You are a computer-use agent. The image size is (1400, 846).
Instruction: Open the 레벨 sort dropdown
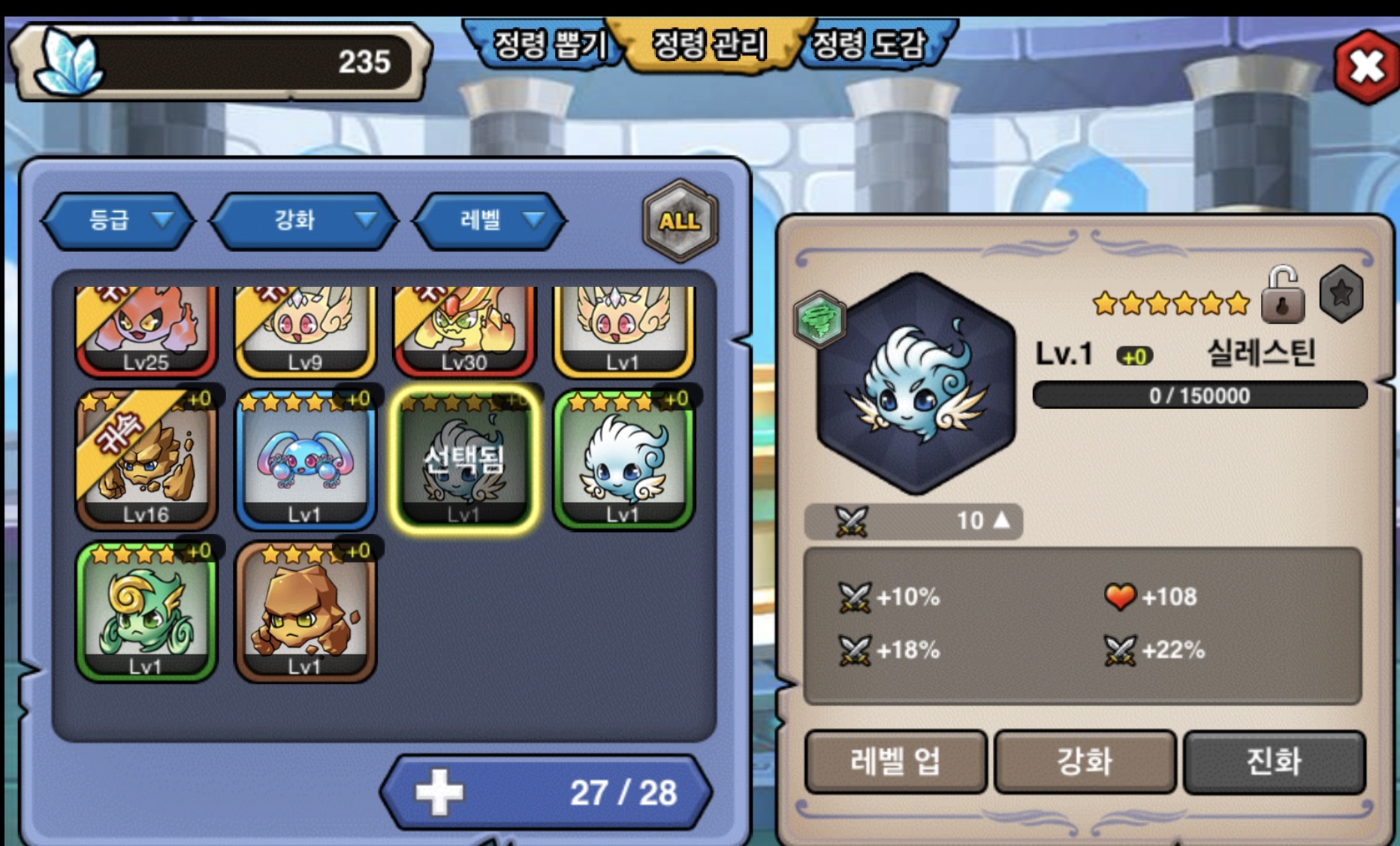490,220
